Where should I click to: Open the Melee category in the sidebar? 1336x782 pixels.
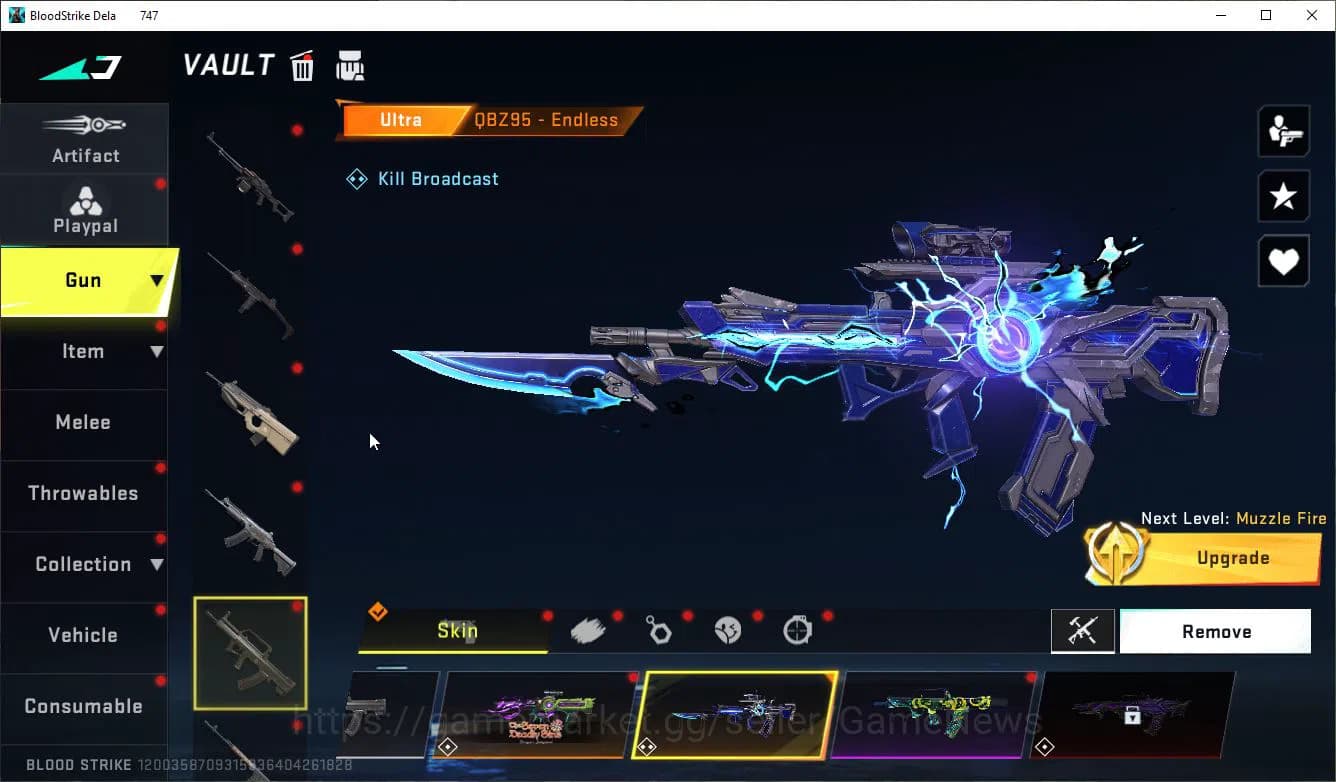click(x=83, y=422)
